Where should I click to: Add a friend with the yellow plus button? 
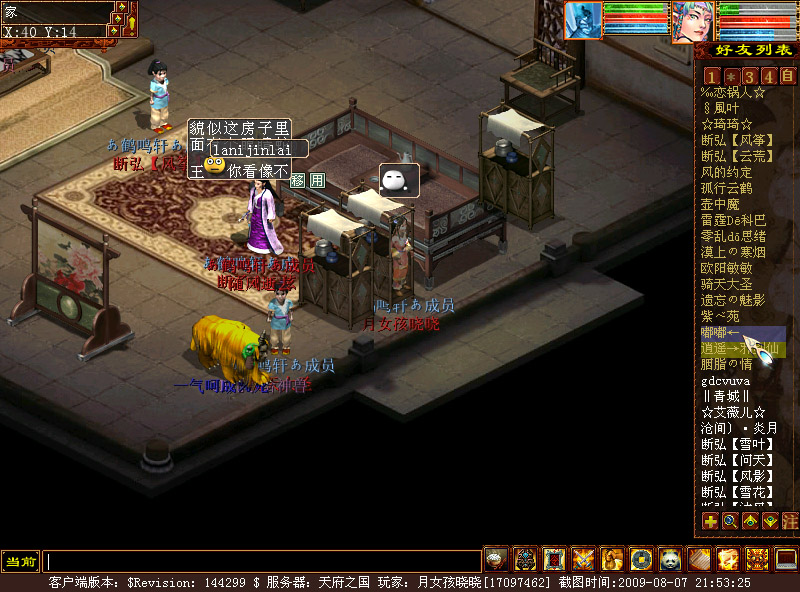tap(710, 521)
